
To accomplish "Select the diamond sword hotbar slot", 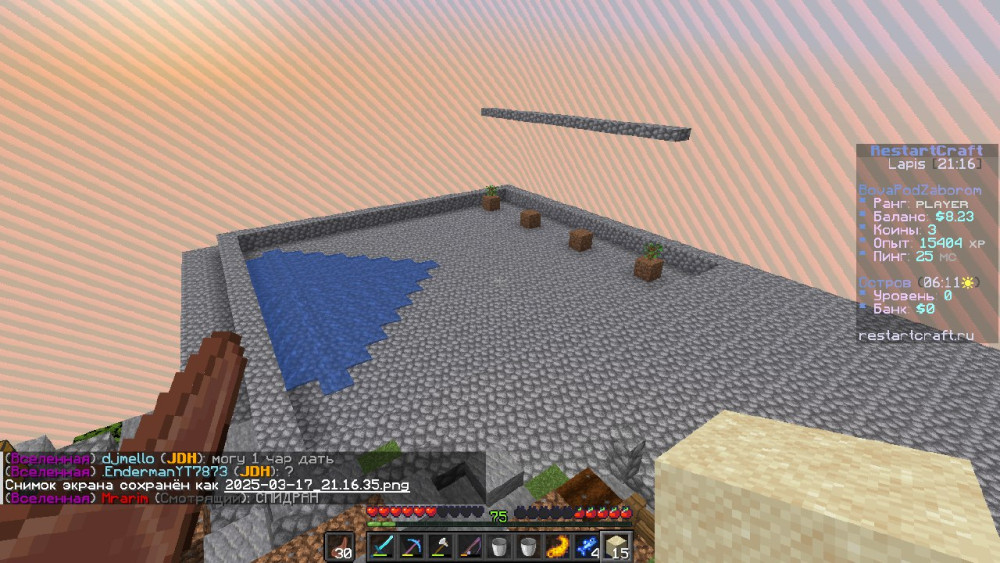I will pyautogui.click(x=382, y=546).
